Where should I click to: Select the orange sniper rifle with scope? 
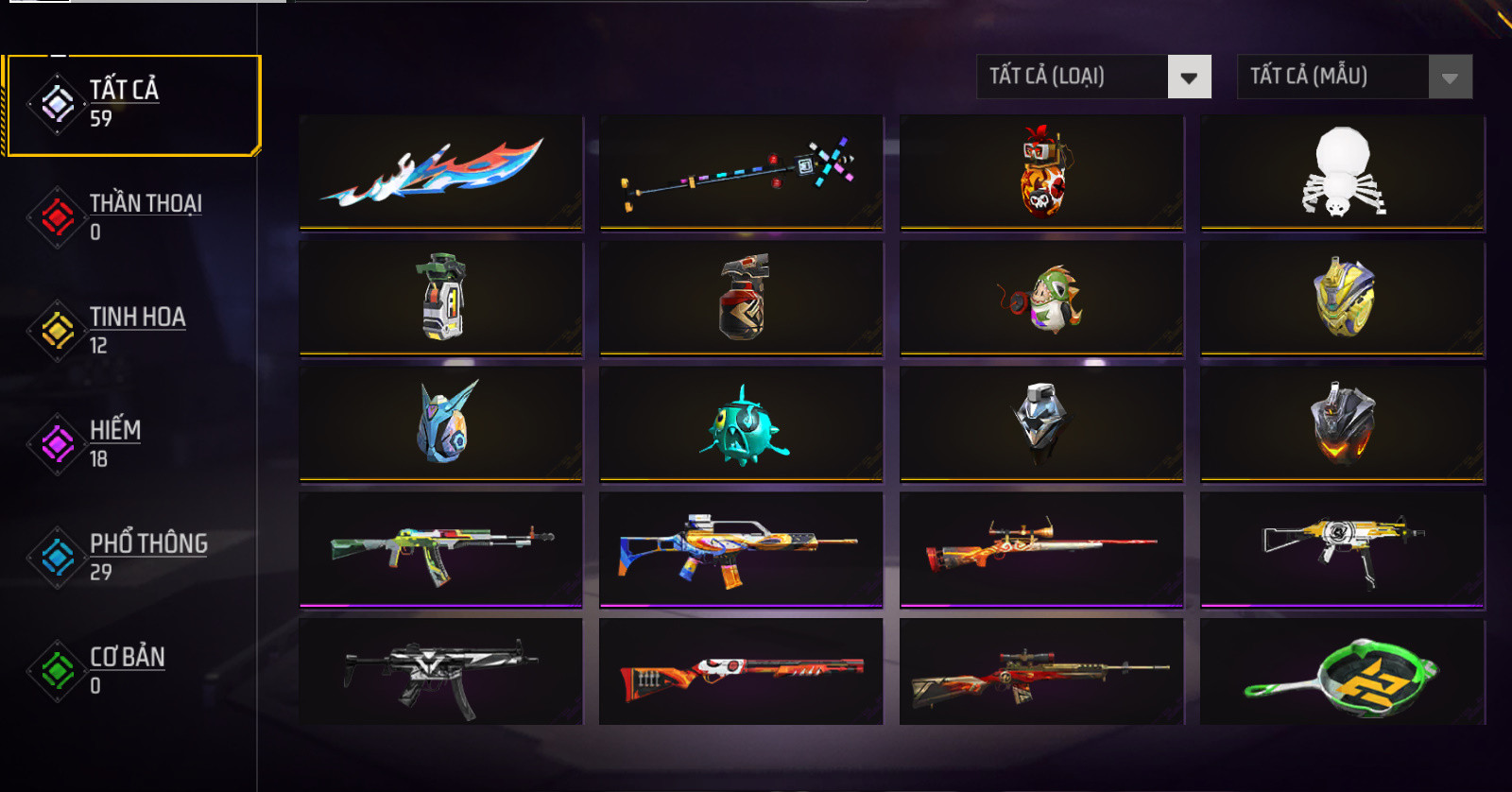1041,550
